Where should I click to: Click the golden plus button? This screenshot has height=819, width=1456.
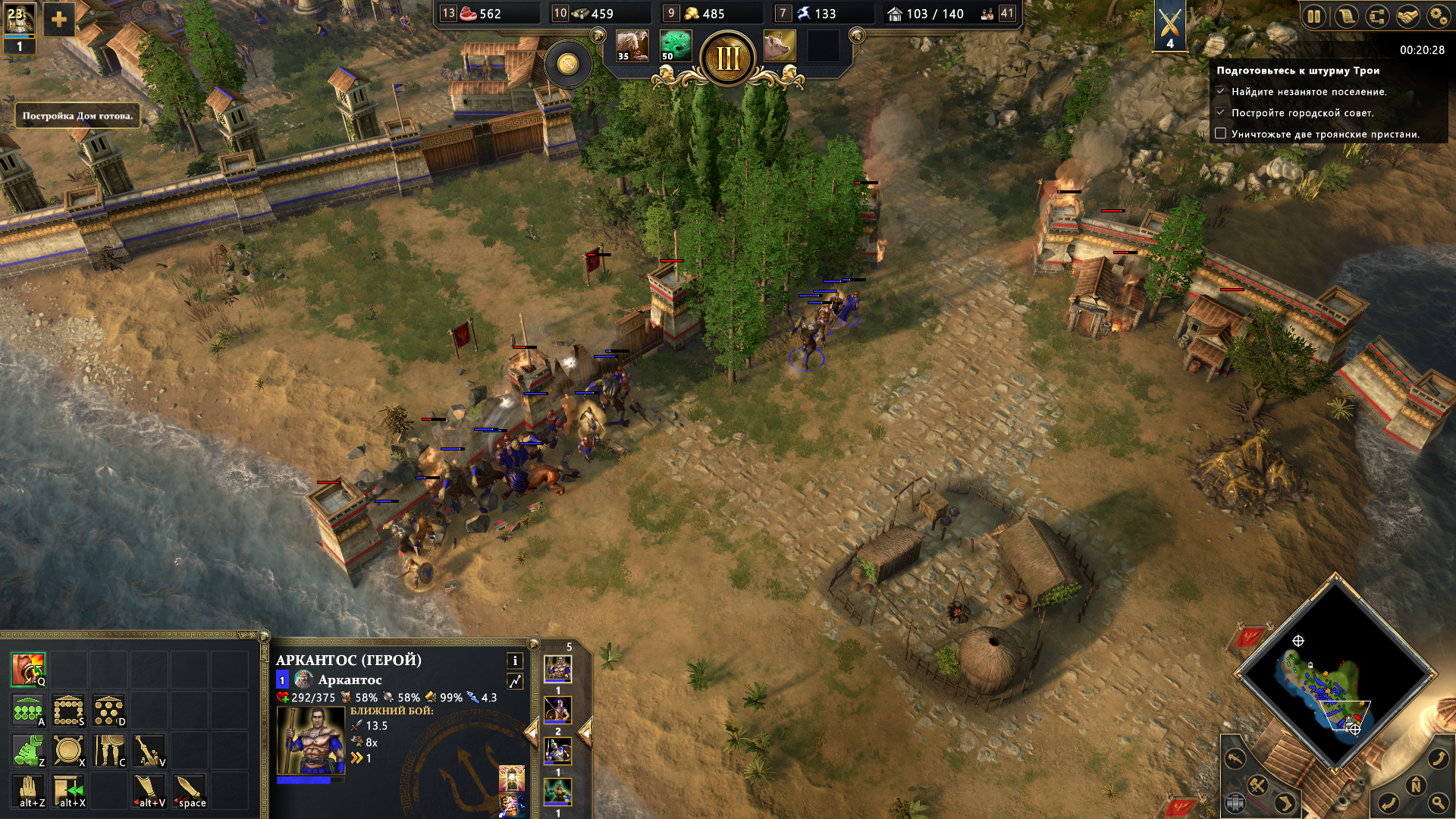coord(59,20)
